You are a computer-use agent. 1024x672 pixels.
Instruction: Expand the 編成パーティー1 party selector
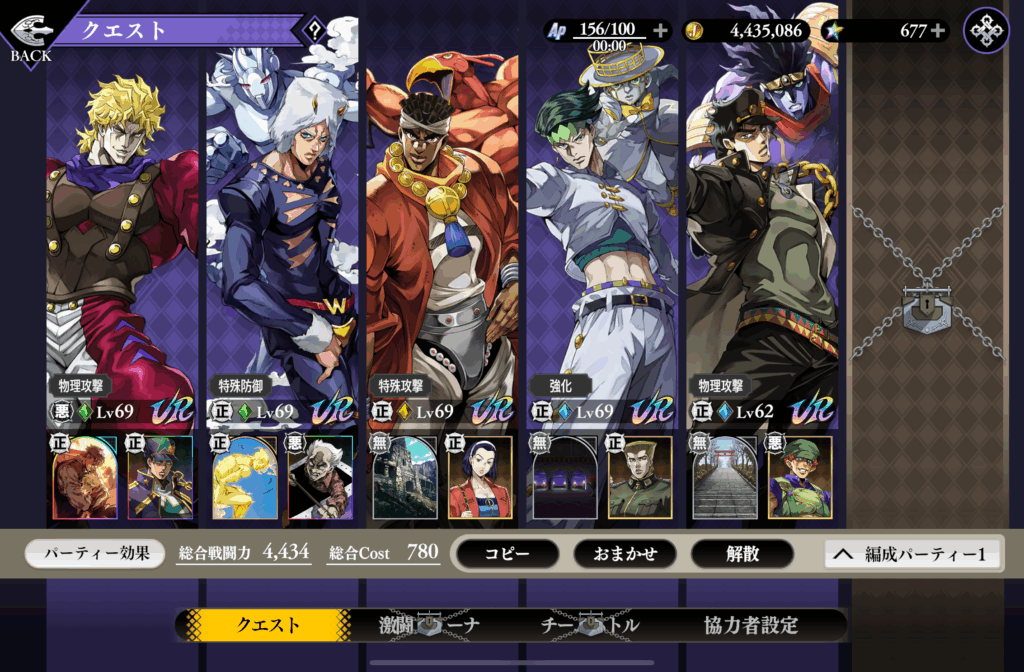click(912, 554)
